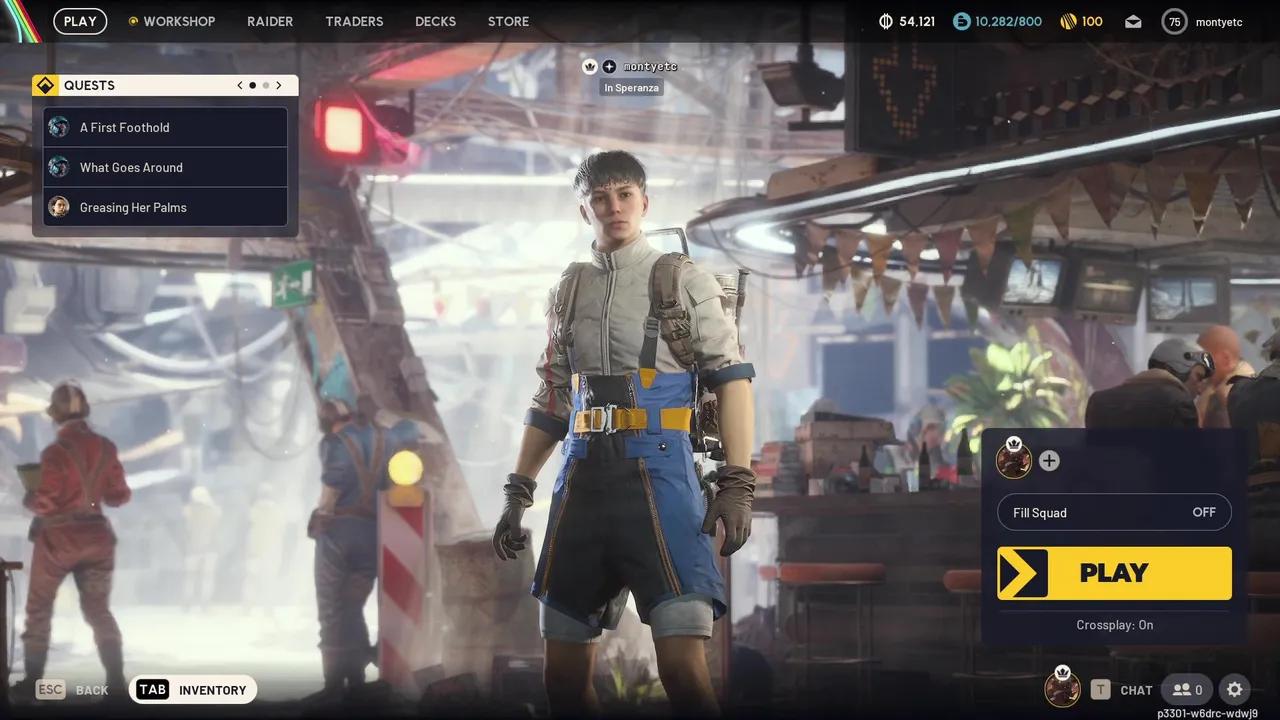Open the social players icon near chat
This screenshot has height=720, width=1280.
click(x=1187, y=689)
